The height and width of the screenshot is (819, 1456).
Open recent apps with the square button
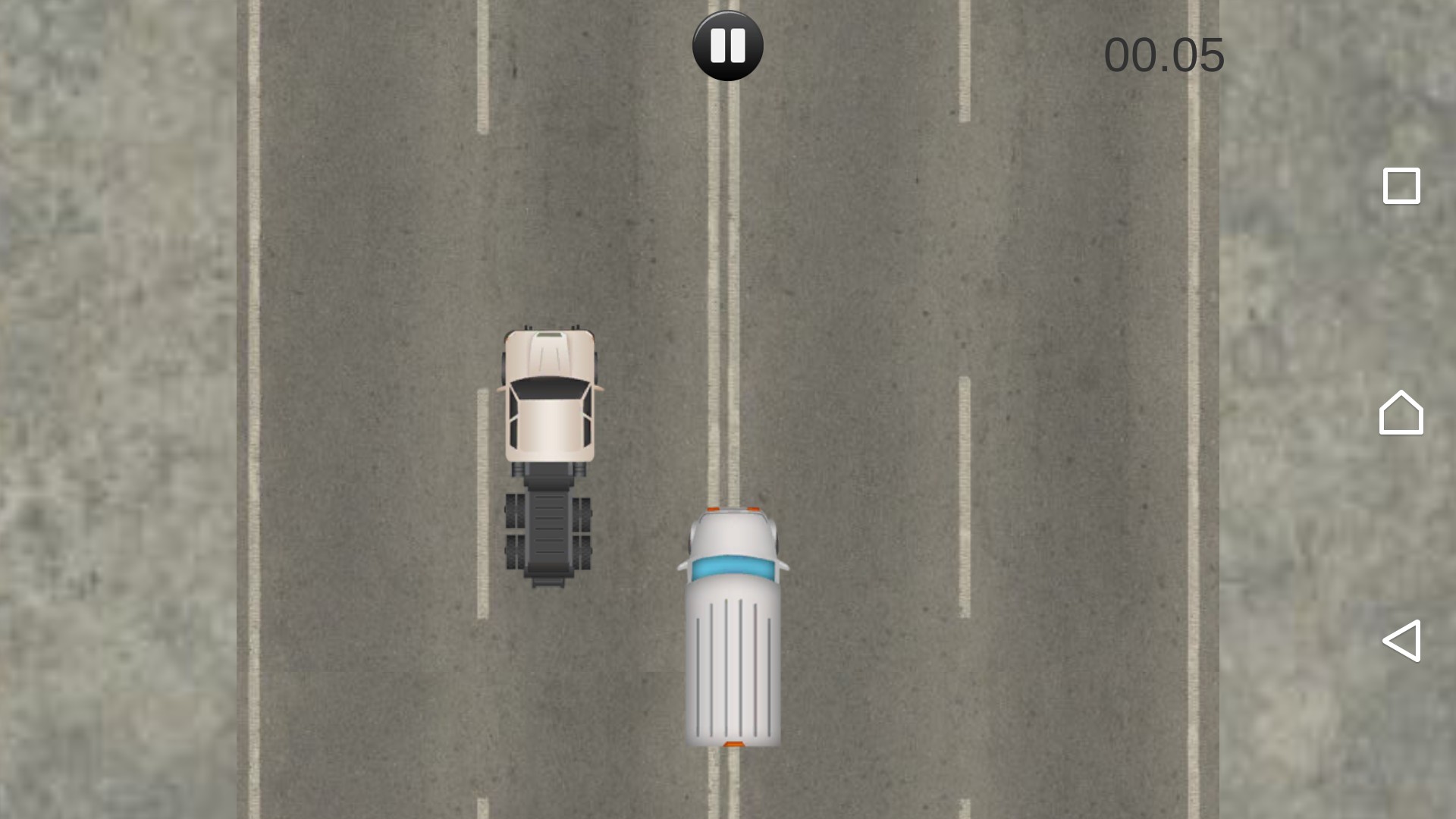1401,186
